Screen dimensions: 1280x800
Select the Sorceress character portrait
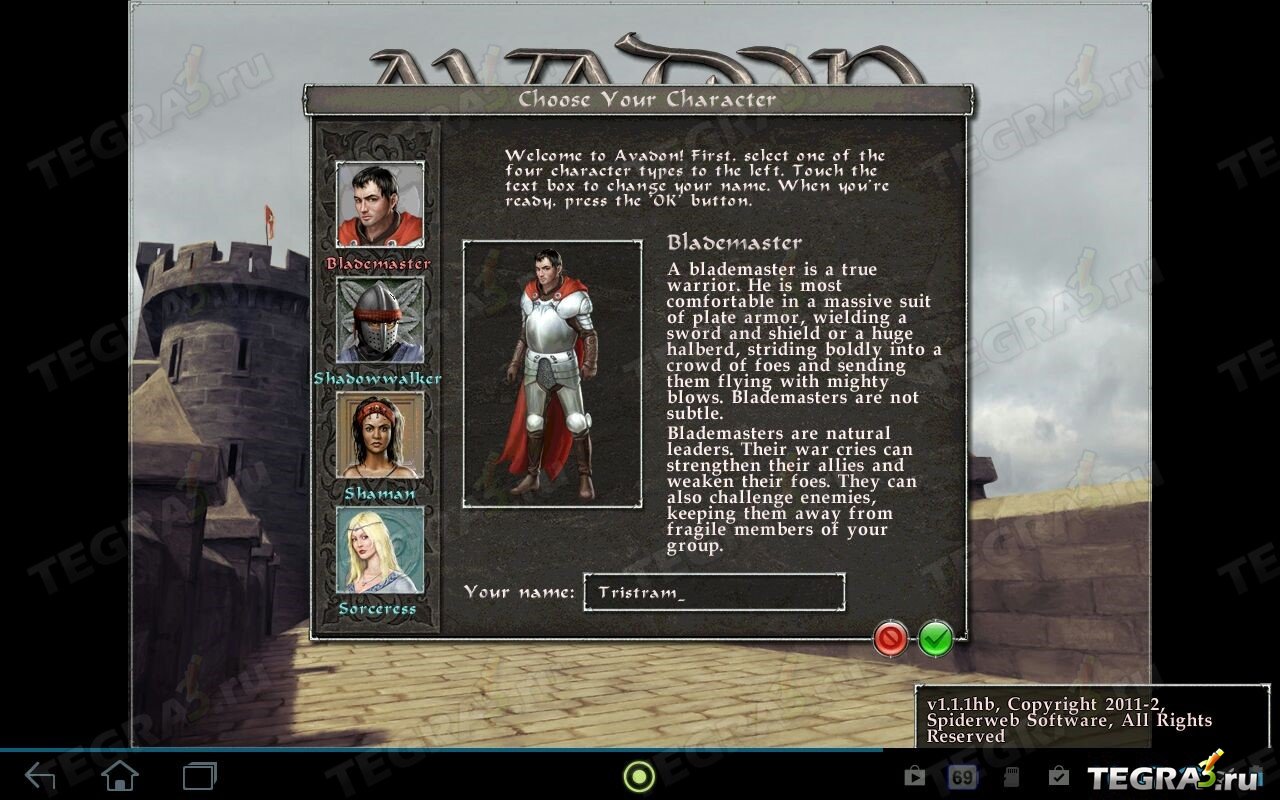click(380, 550)
